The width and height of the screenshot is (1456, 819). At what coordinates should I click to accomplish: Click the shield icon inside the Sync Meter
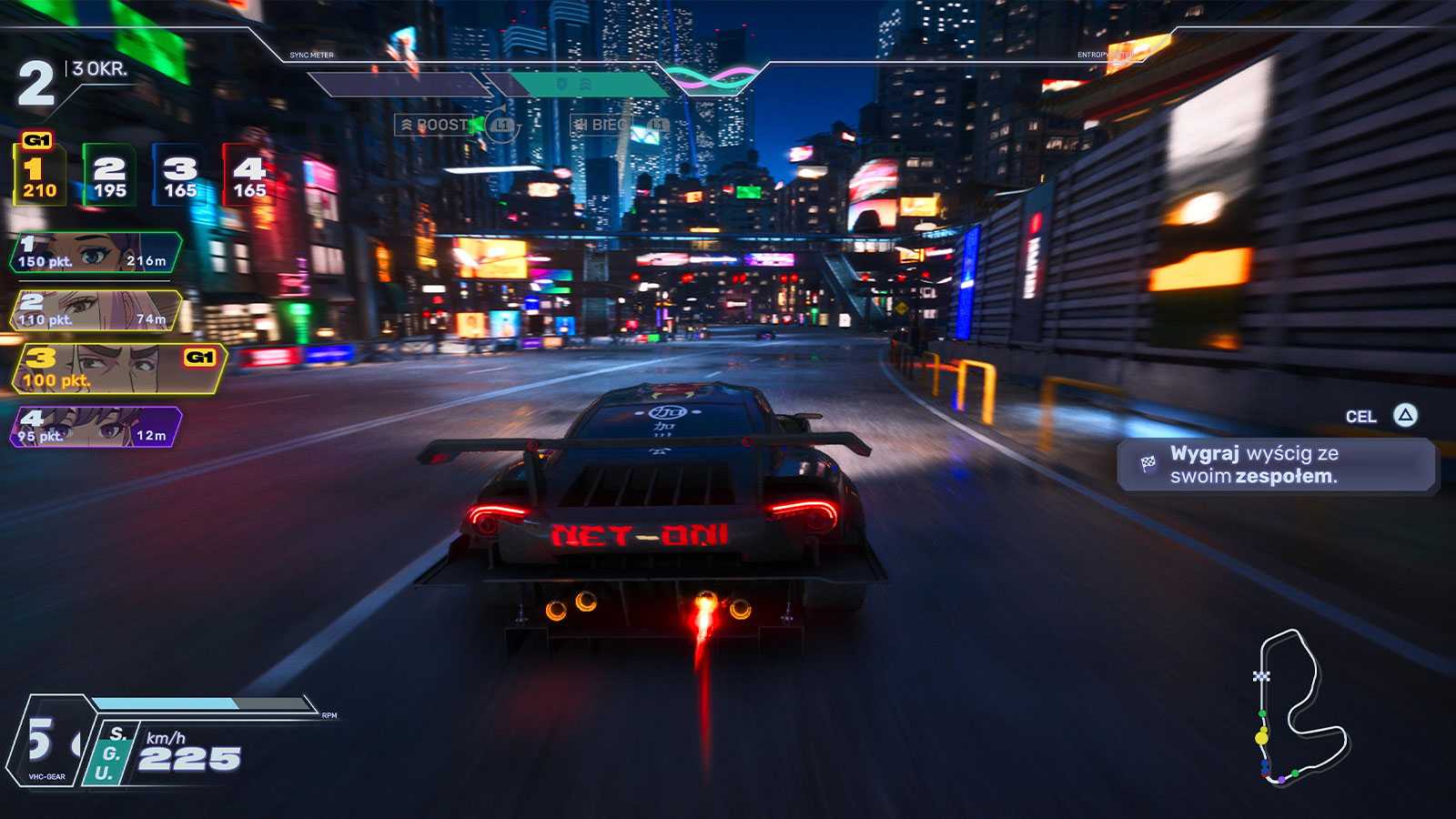click(x=562, y=84)
